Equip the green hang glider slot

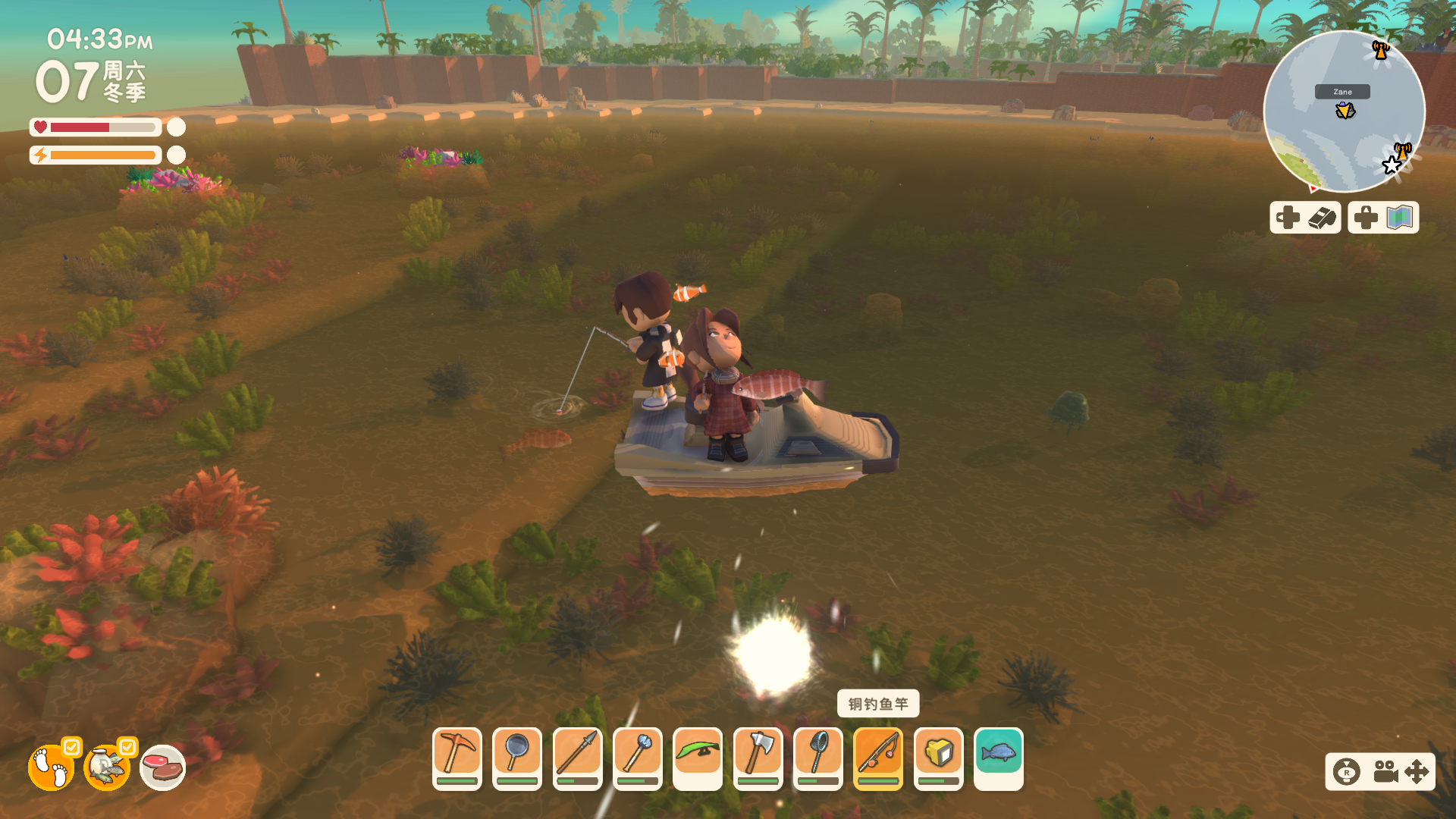tap(698, 756)
